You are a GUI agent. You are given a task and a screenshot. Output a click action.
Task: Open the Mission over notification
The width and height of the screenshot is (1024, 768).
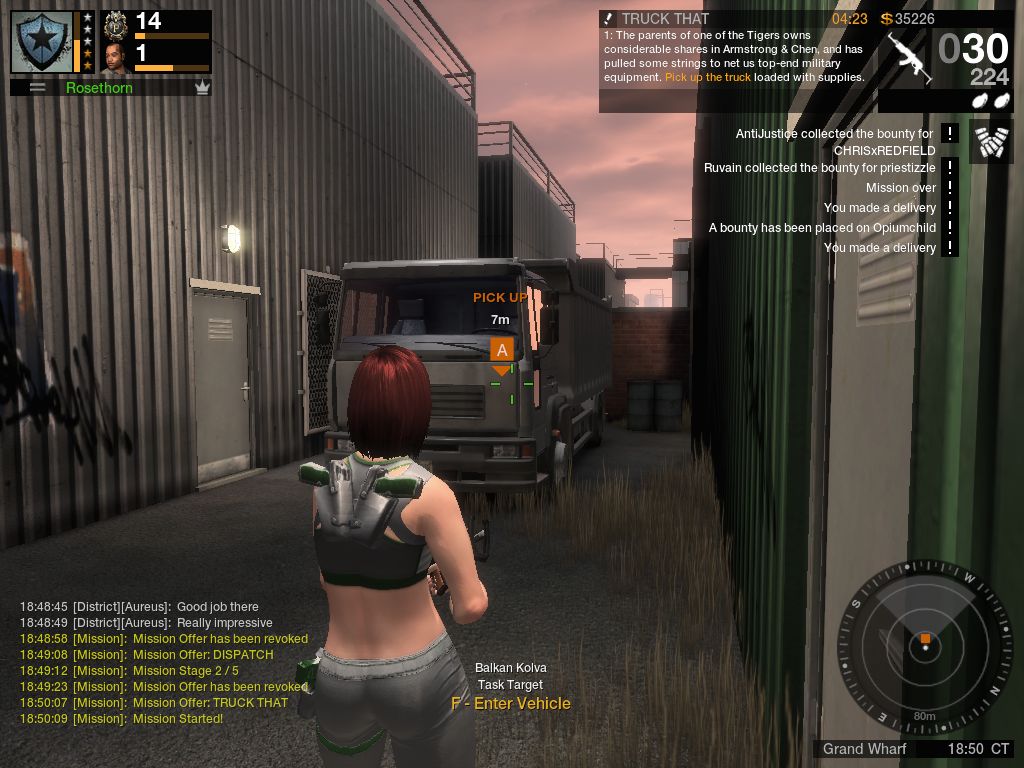pyautogui.click(x=901, y=188)
